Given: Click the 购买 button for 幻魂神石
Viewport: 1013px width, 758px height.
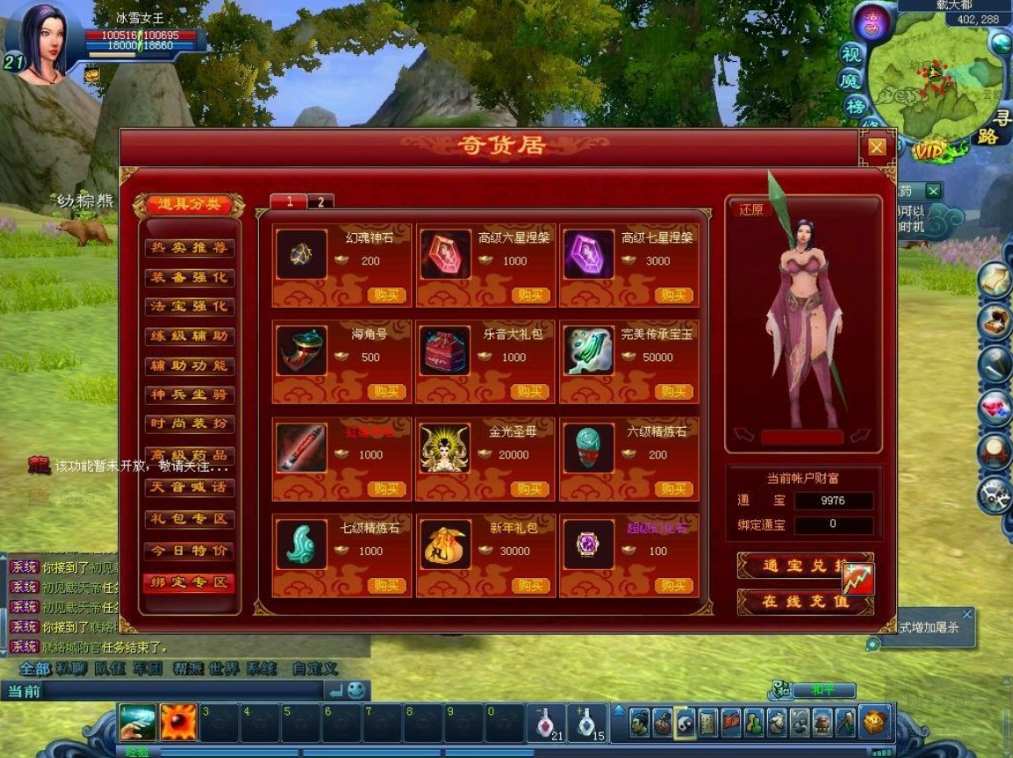Looking at the screenshot, I should coord(386,295).
